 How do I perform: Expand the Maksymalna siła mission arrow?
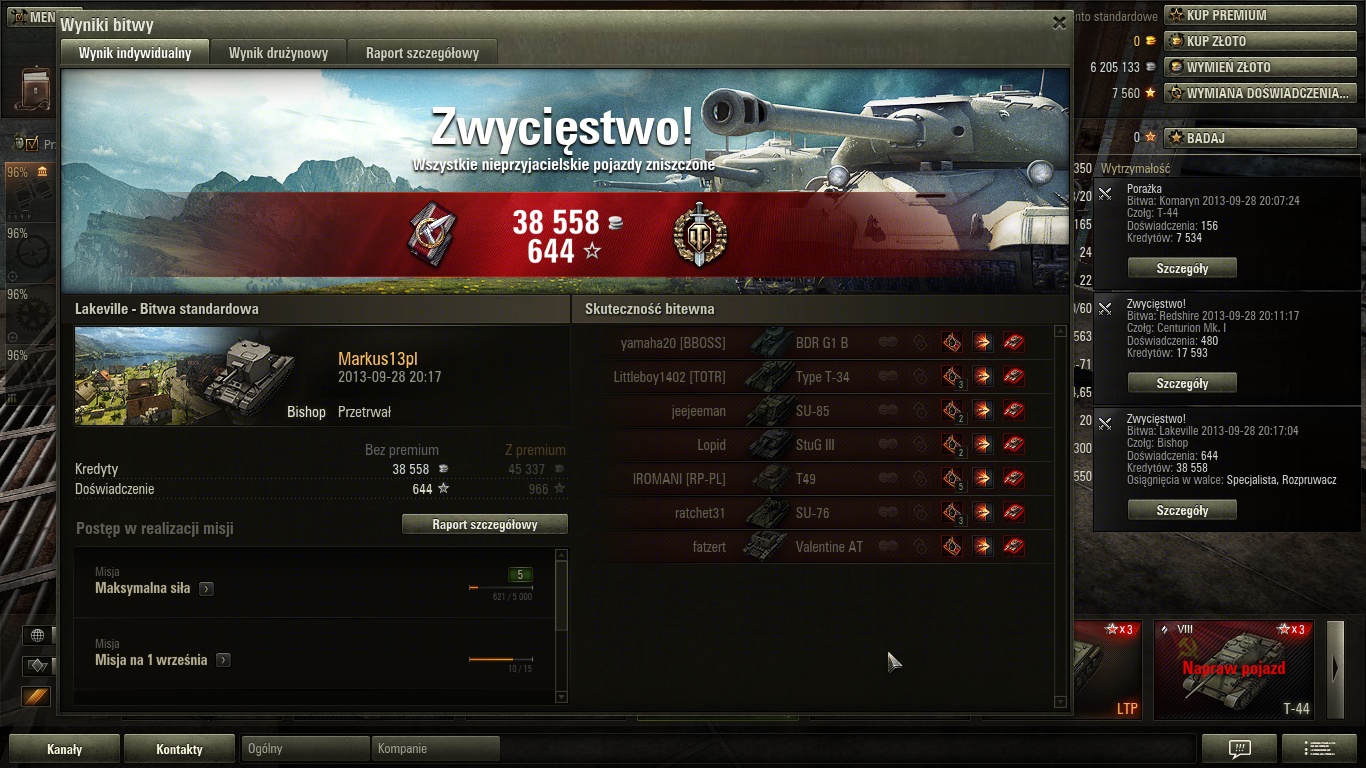pos(206,589)
